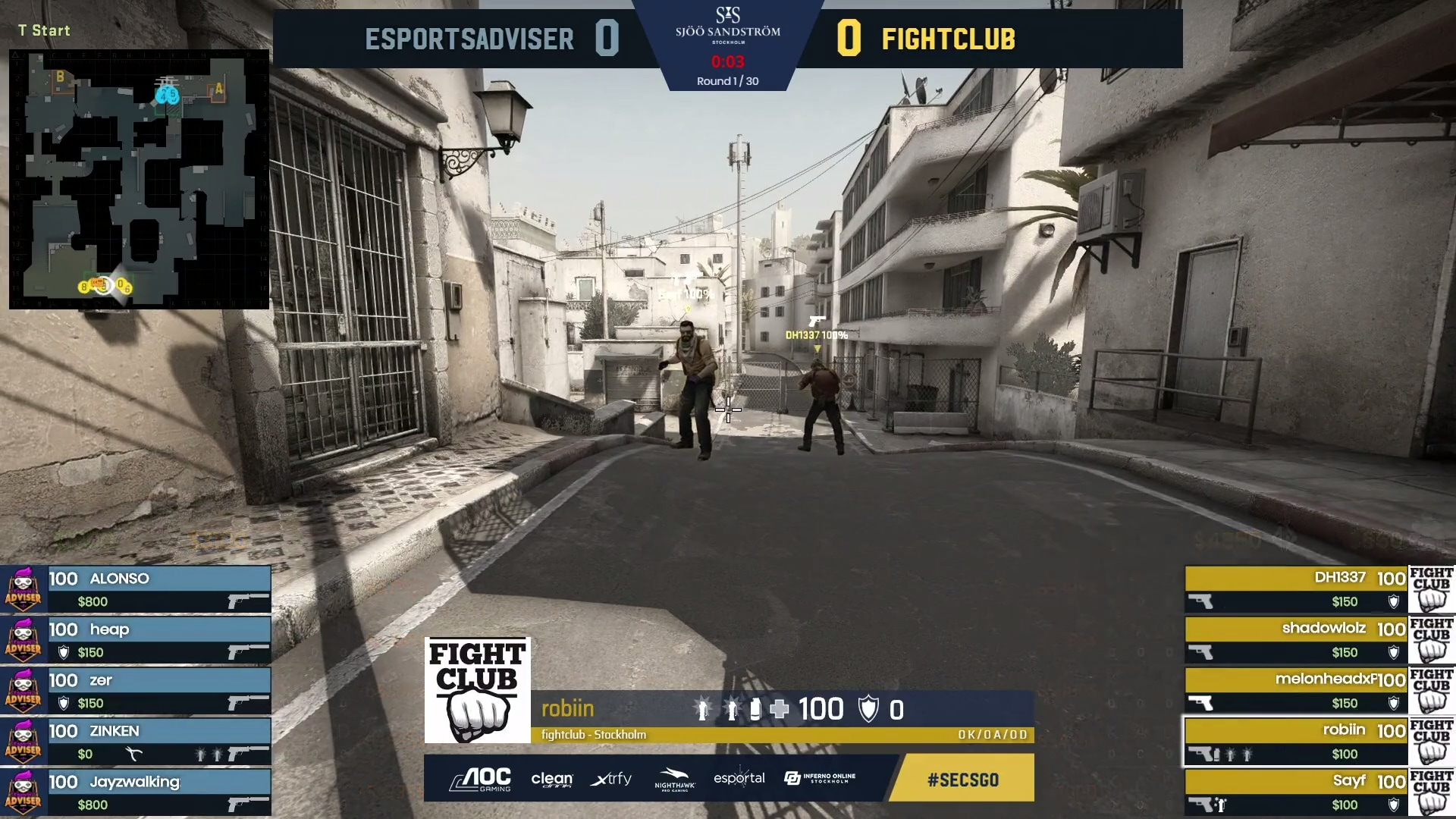Viewport: 1456px width, 819px height.
Task: Click the health cross icon beside robiin's 100
Action: click(x=780, y=709)
